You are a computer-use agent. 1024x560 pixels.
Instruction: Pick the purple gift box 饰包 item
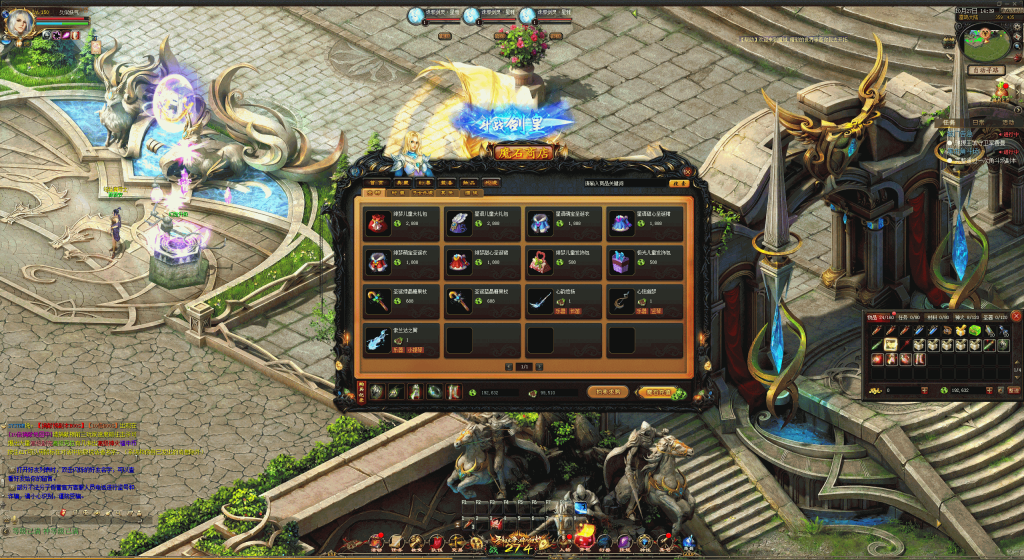[x=622, y=261]
